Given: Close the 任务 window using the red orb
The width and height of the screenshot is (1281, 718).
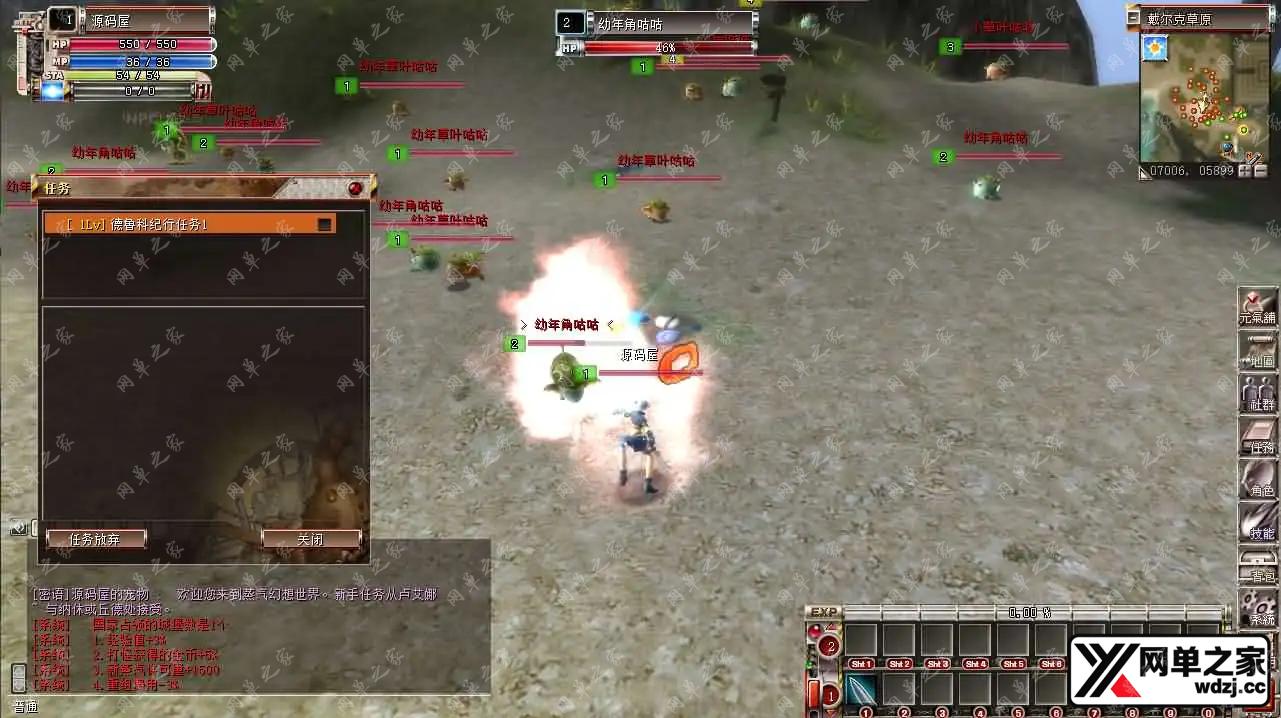Looking at the screenshot, I should click(356, 188).
